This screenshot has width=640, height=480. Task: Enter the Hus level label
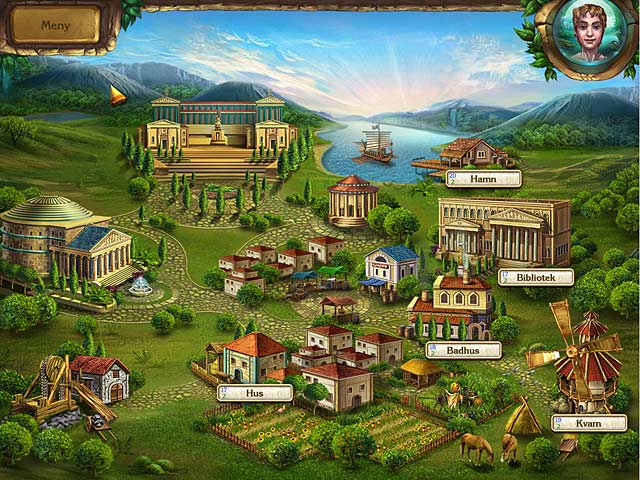255,393
